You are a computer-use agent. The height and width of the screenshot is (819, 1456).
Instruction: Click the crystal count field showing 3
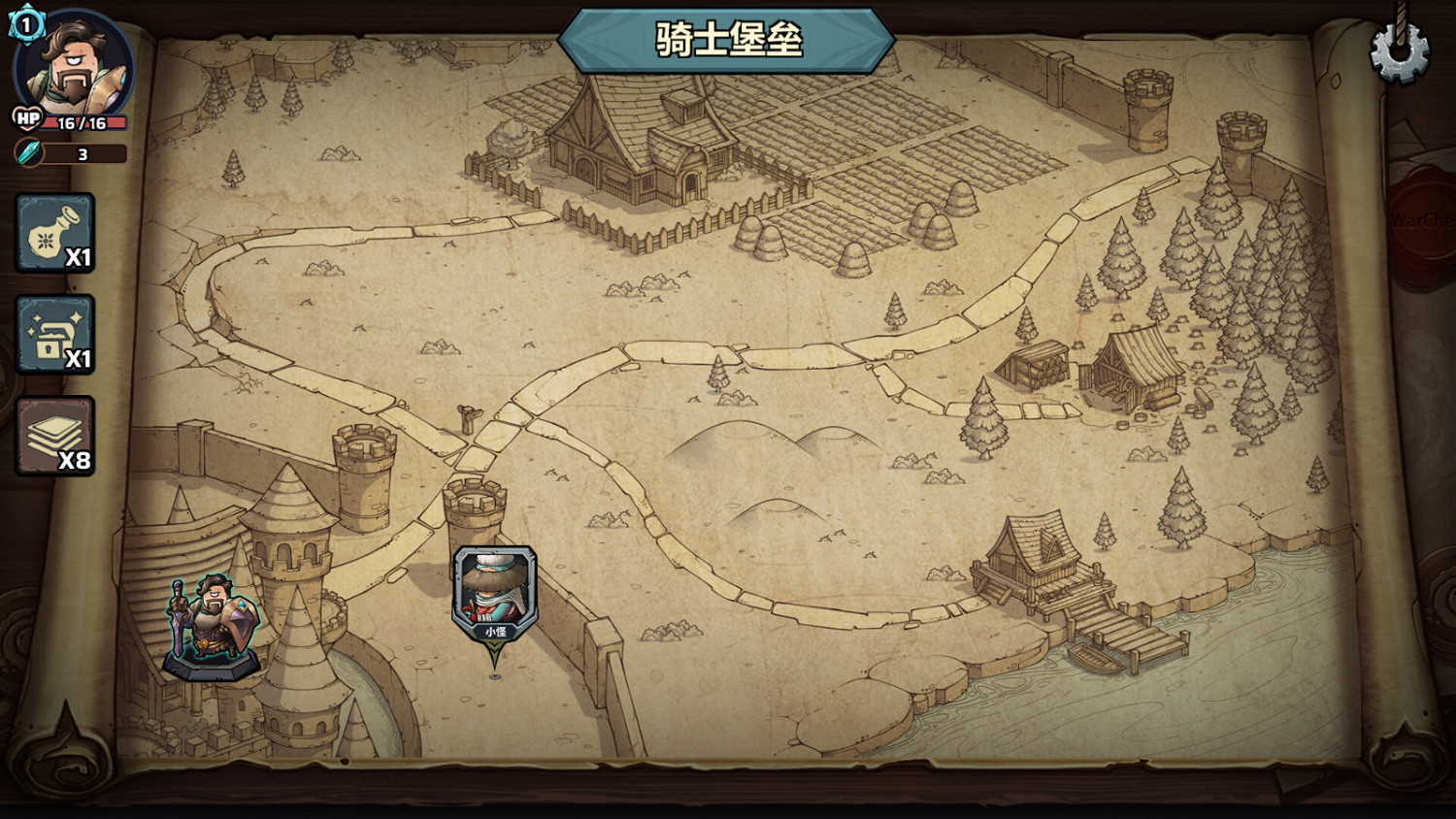pyautogui.click(x=82, y=152)
